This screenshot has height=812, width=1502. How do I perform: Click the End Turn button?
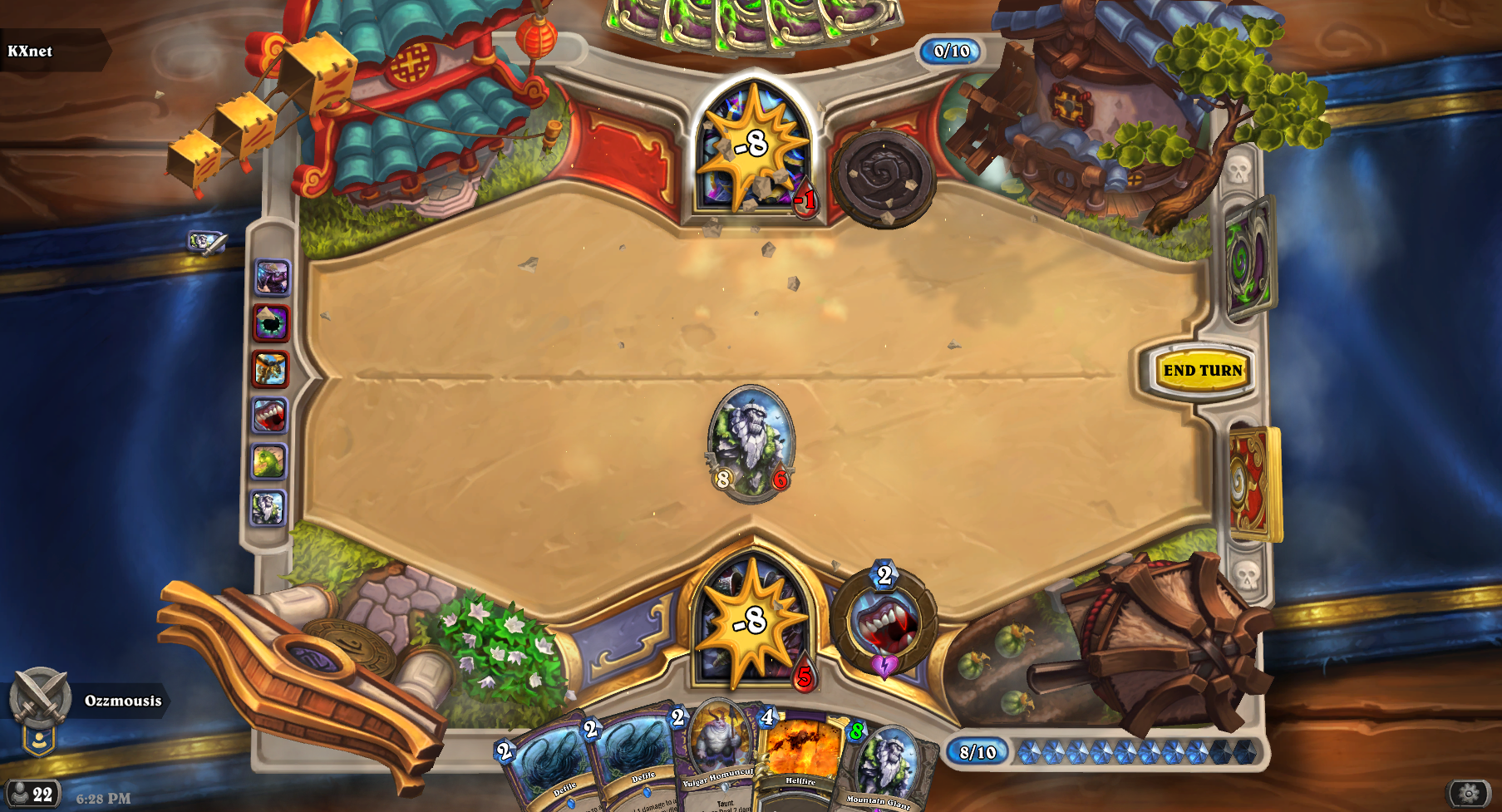coord(1202,371)
